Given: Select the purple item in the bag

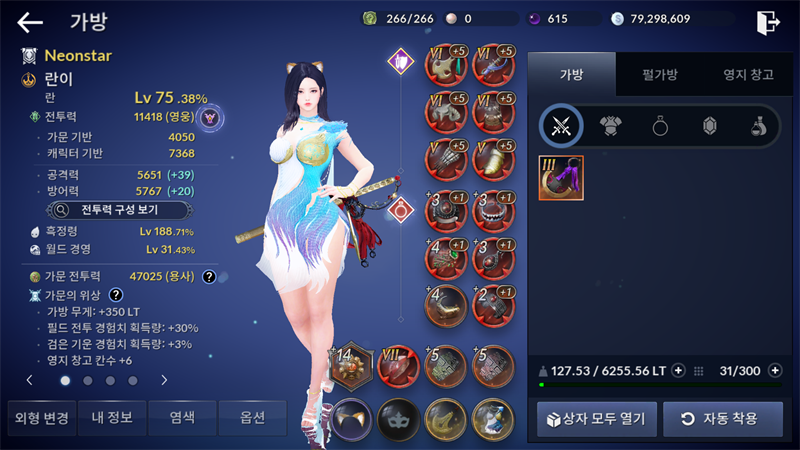Looking at the screenshot, I should 561,177.
